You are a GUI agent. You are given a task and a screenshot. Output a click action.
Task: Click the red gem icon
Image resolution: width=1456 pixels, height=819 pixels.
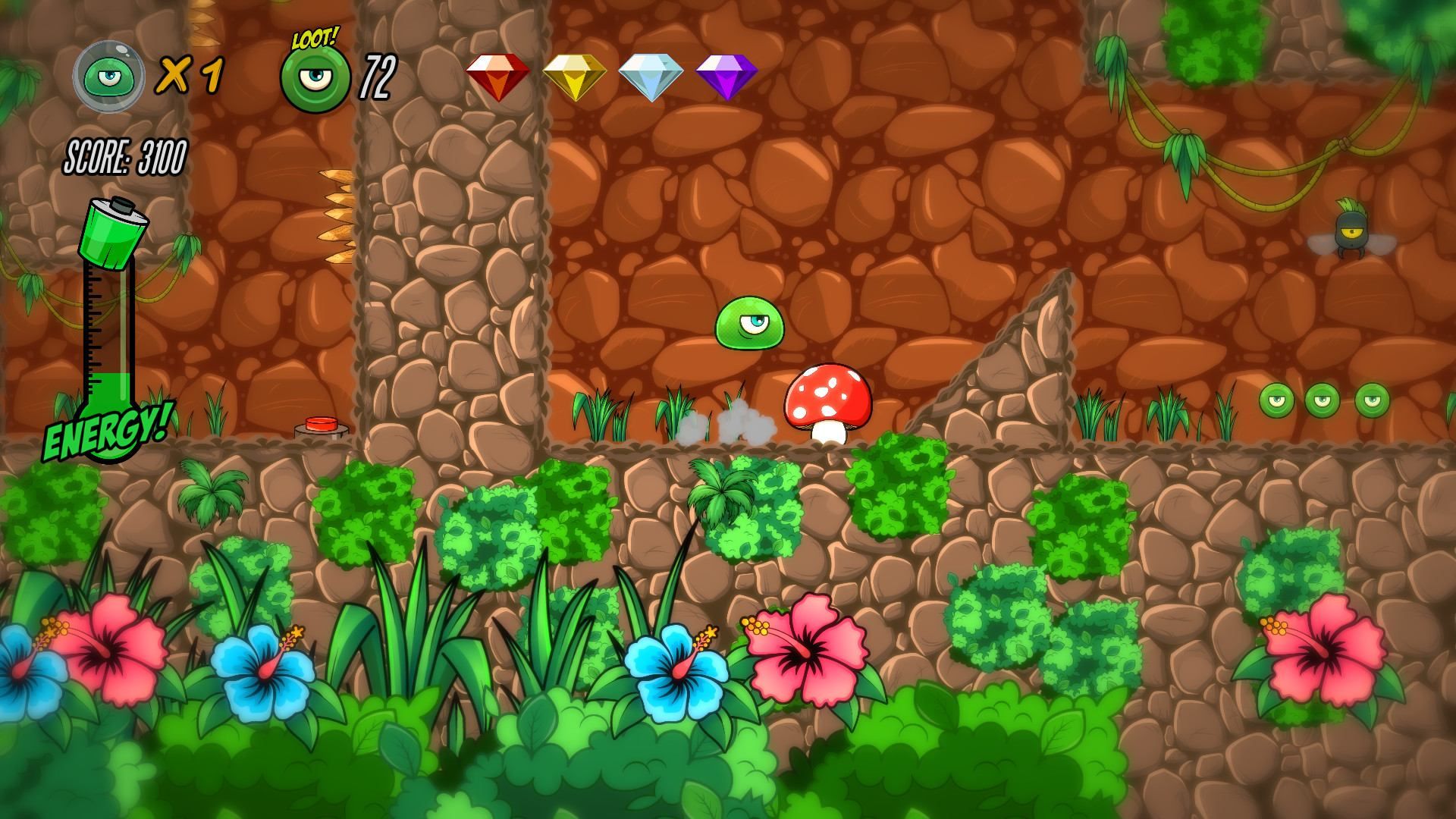pyautogui.click(x=497, y=76)
